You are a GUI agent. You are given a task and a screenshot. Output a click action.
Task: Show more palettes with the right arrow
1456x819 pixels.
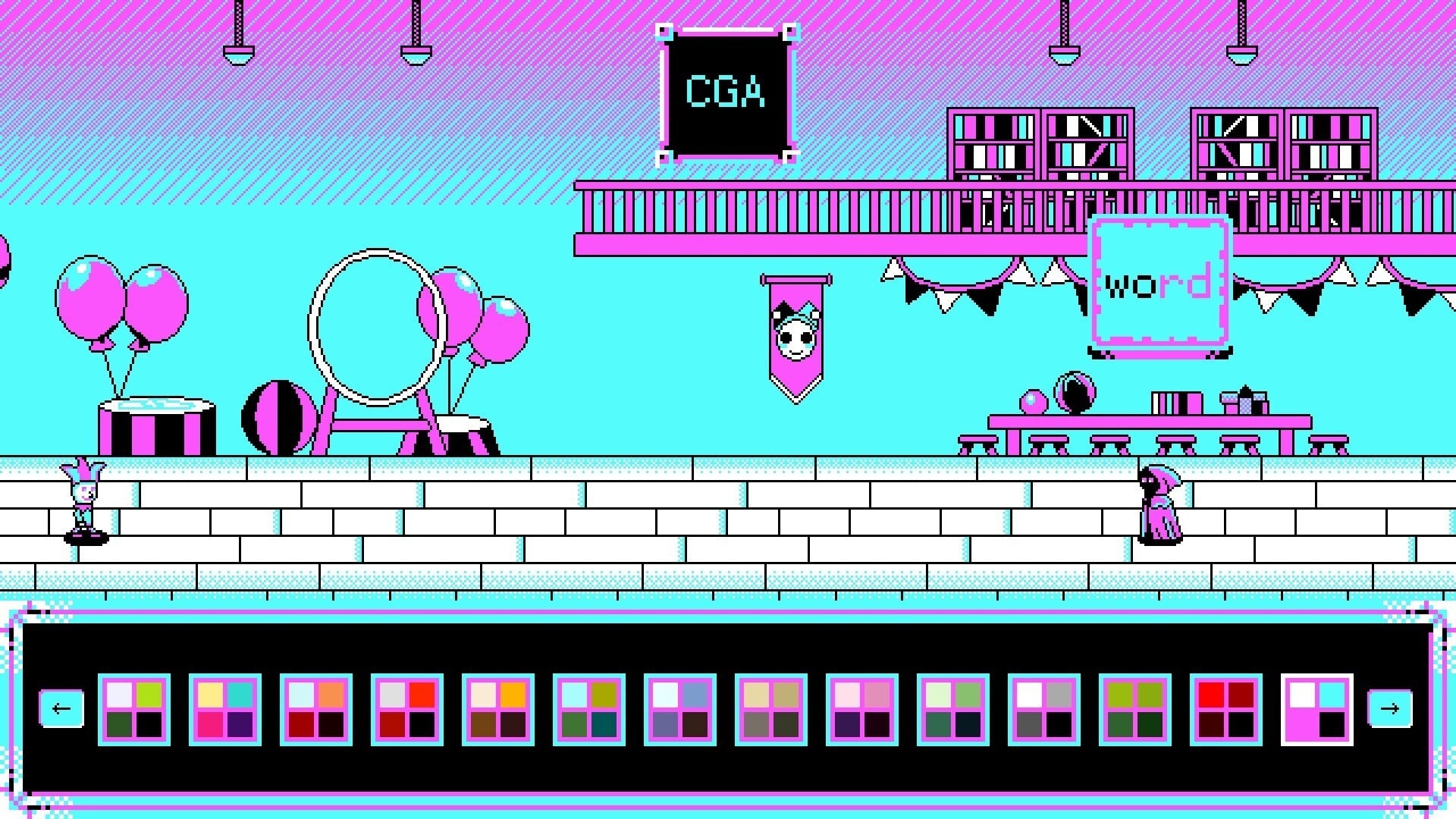[x=1389, y=709]
